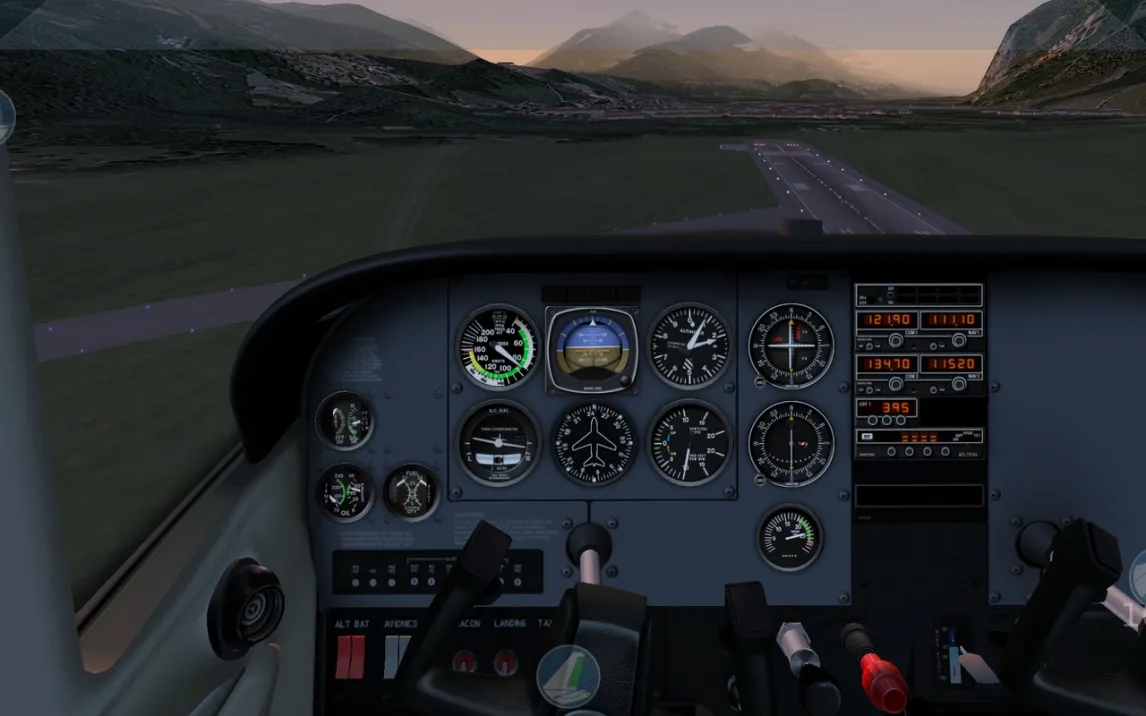Click the NAV2 frequency tuning knob
The image size is (1146, 716).
(x=959, y=384)
